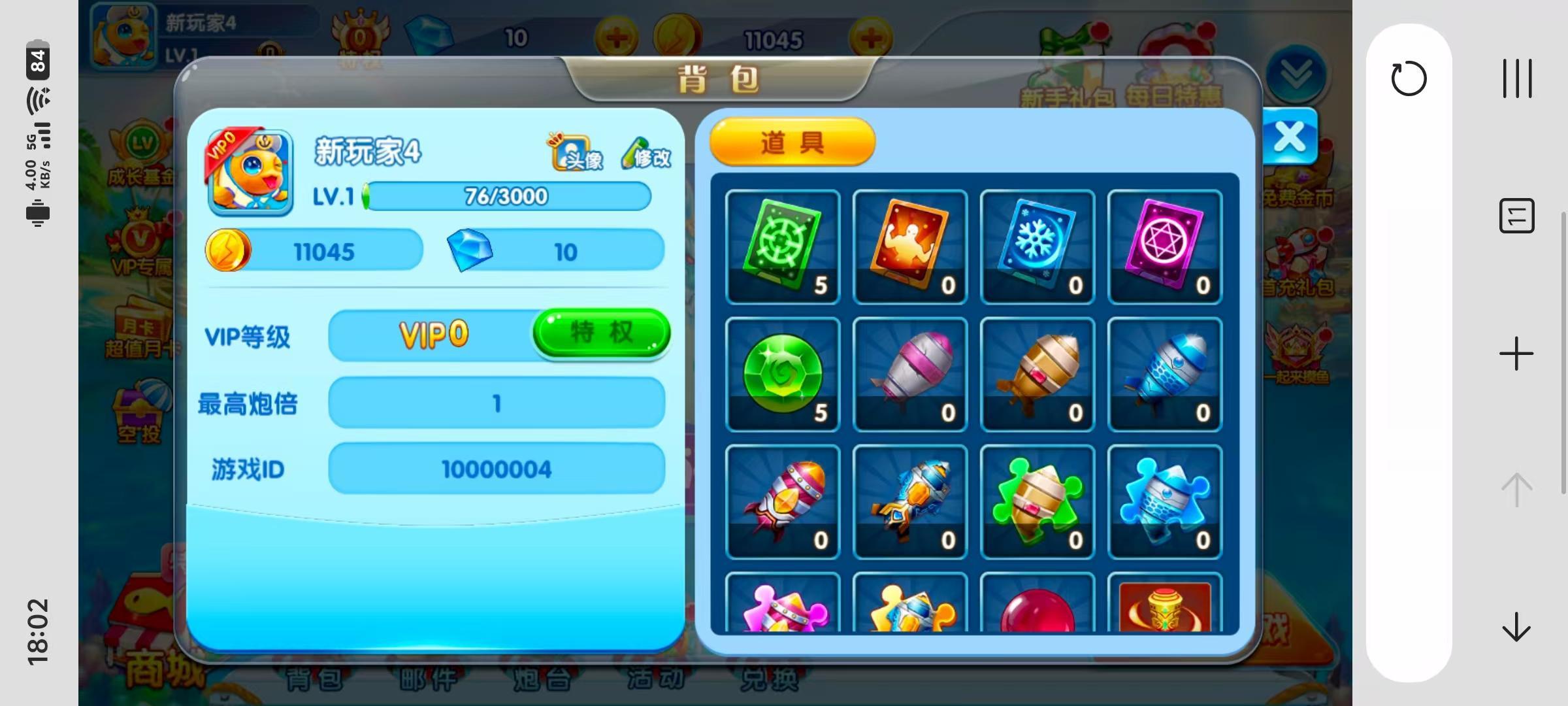Pick the blue snowflake freeze card

click(1037, 247)
